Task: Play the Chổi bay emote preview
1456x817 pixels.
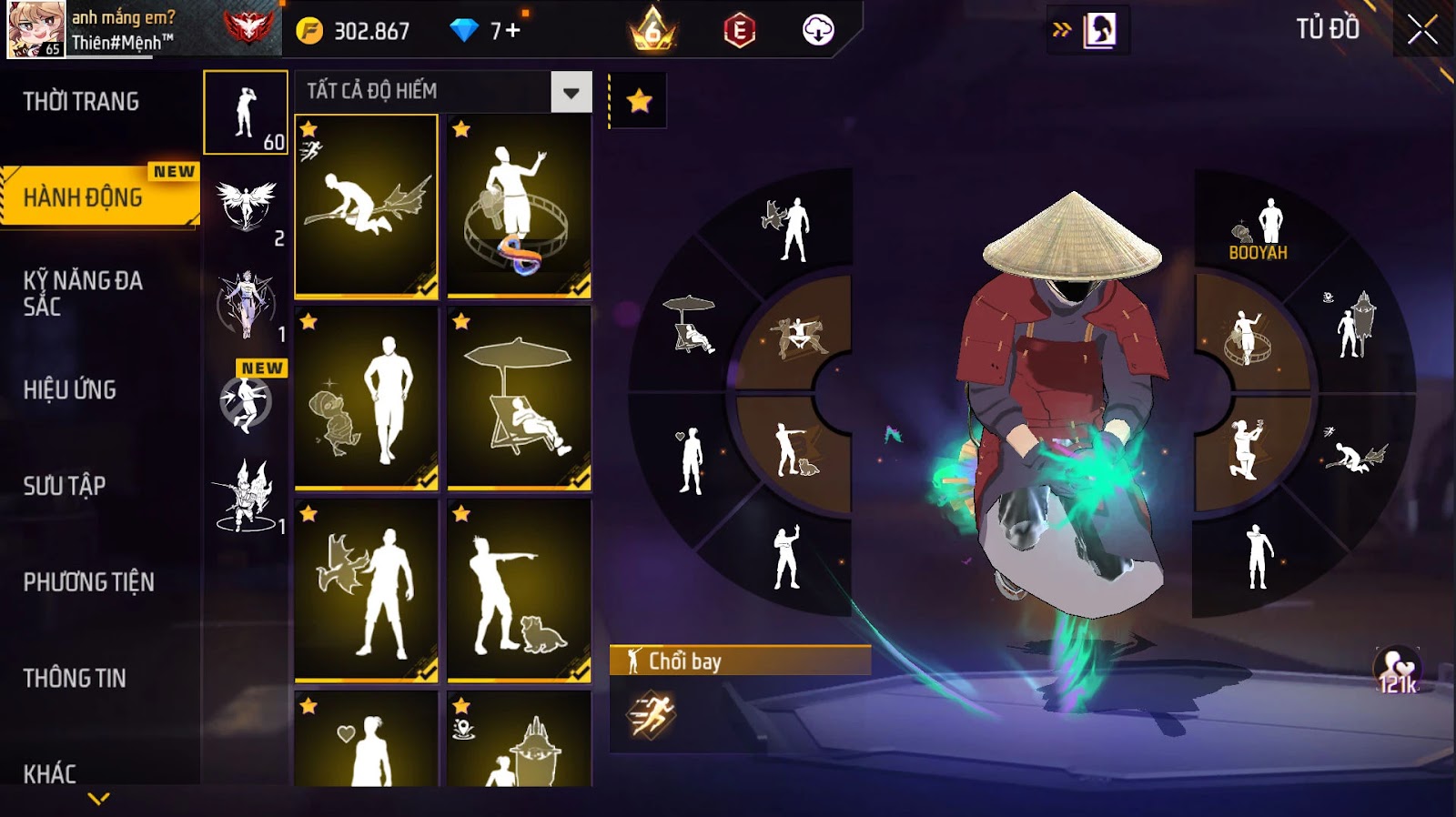Action: 652,714
